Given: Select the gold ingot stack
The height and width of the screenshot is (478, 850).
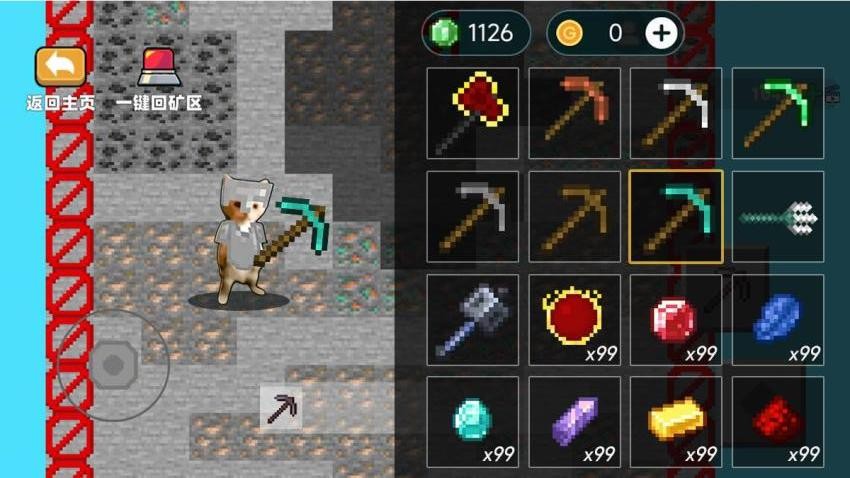Looking at the screenshot, I should tap(676, 422).
